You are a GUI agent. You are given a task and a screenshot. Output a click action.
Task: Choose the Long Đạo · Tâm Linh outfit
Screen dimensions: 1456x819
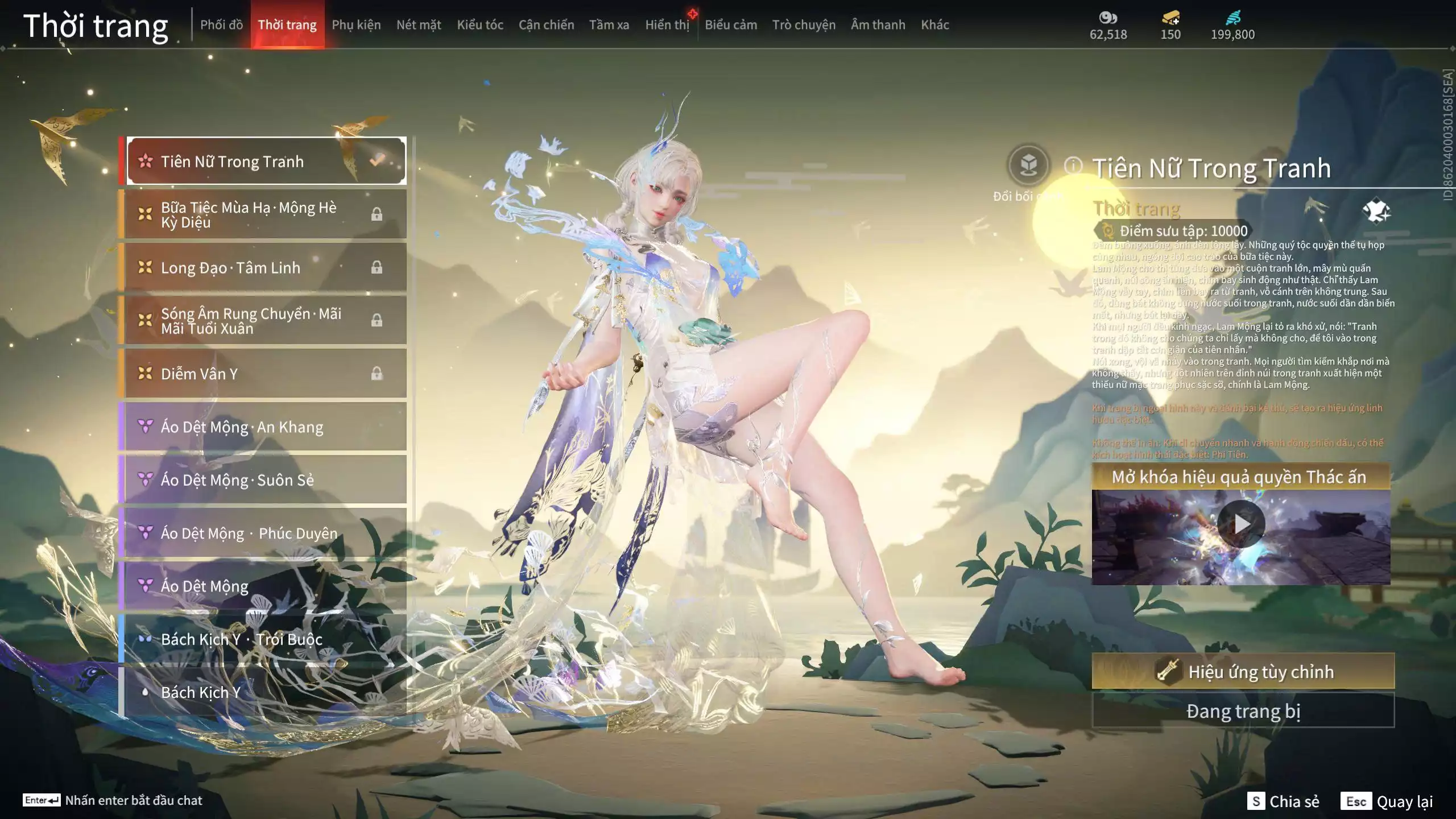(264, 267)
